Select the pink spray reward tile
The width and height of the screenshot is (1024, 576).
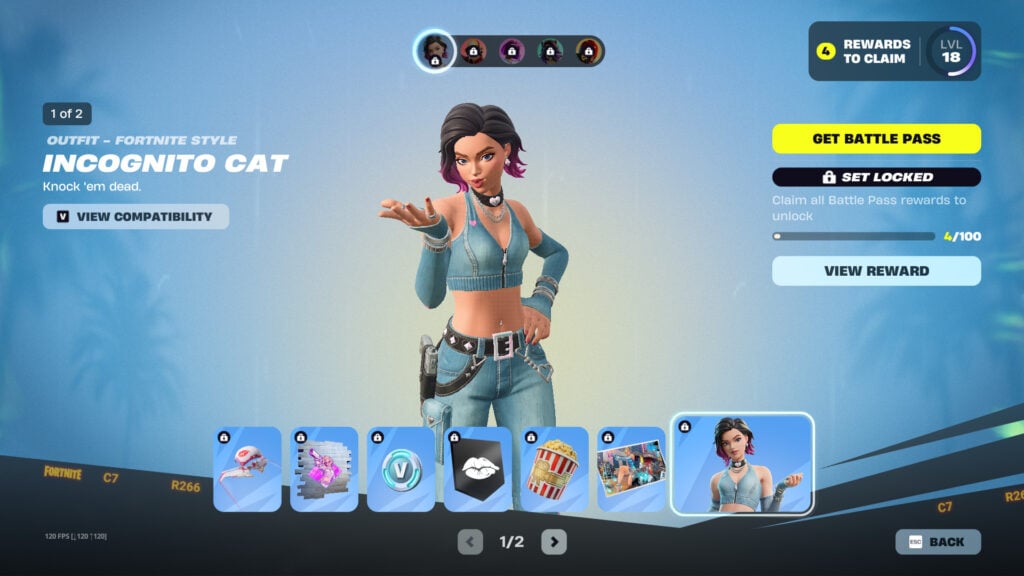(324, 470)
